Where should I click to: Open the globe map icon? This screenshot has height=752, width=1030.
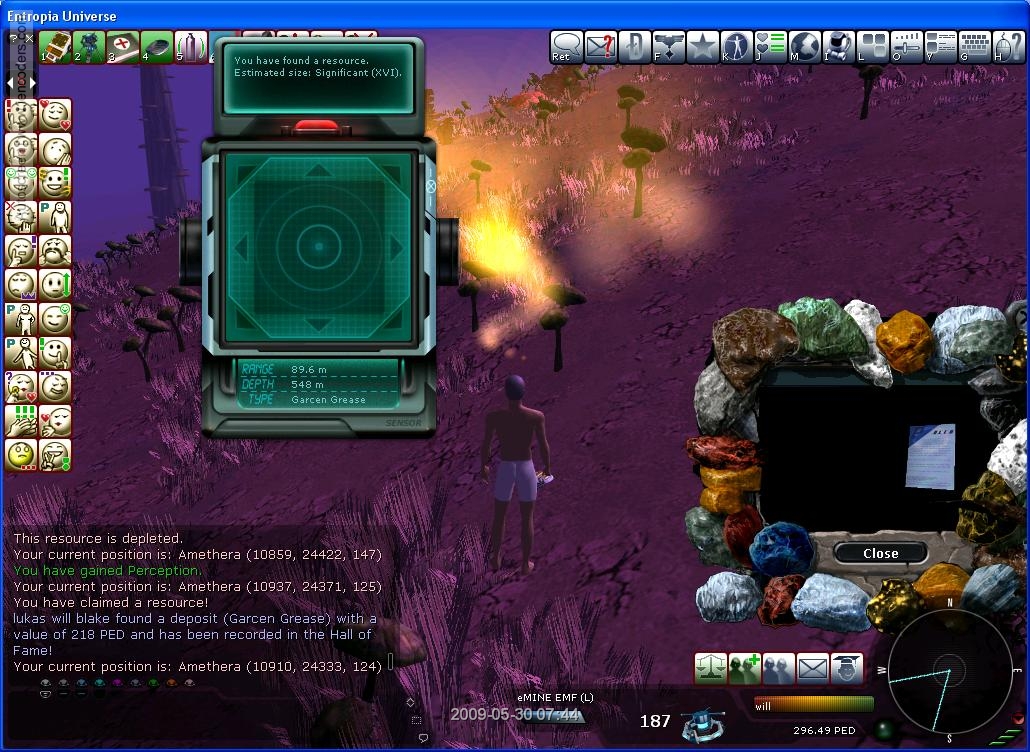coord(805,47)
